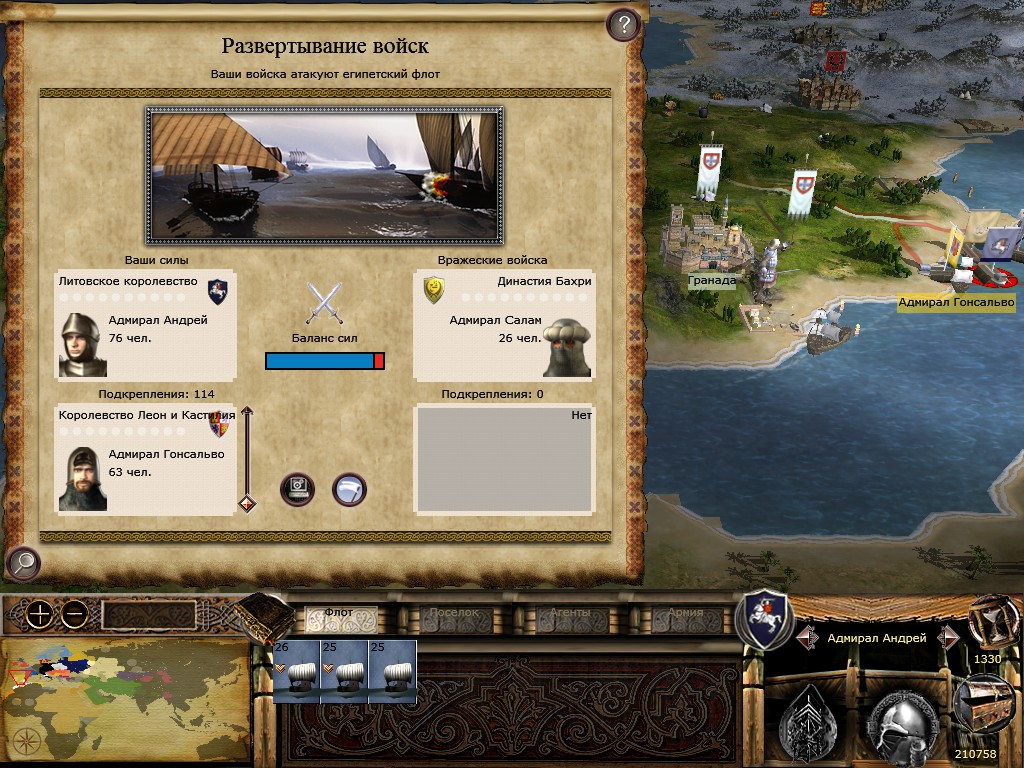Open the help question mark button

[624, 24]
